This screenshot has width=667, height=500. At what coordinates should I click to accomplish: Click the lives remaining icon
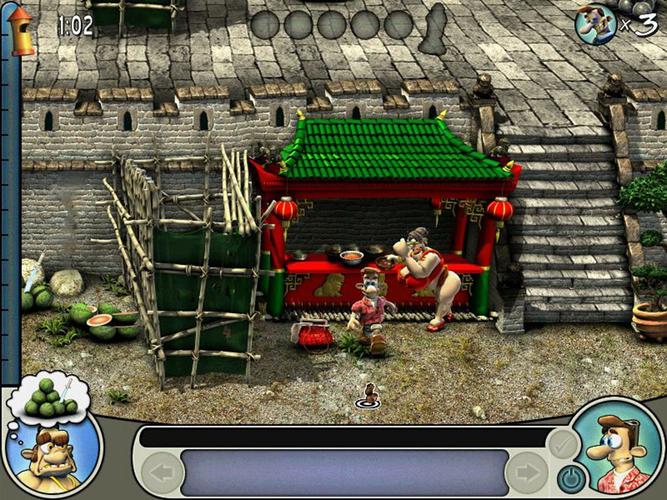(595, 24)
